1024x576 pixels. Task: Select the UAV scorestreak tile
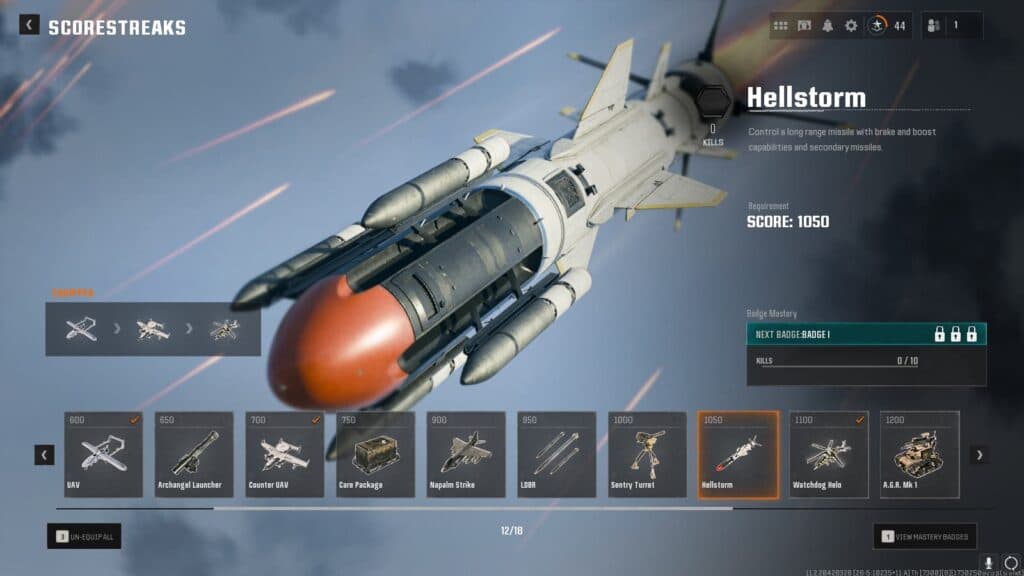(x=103, y=454)
